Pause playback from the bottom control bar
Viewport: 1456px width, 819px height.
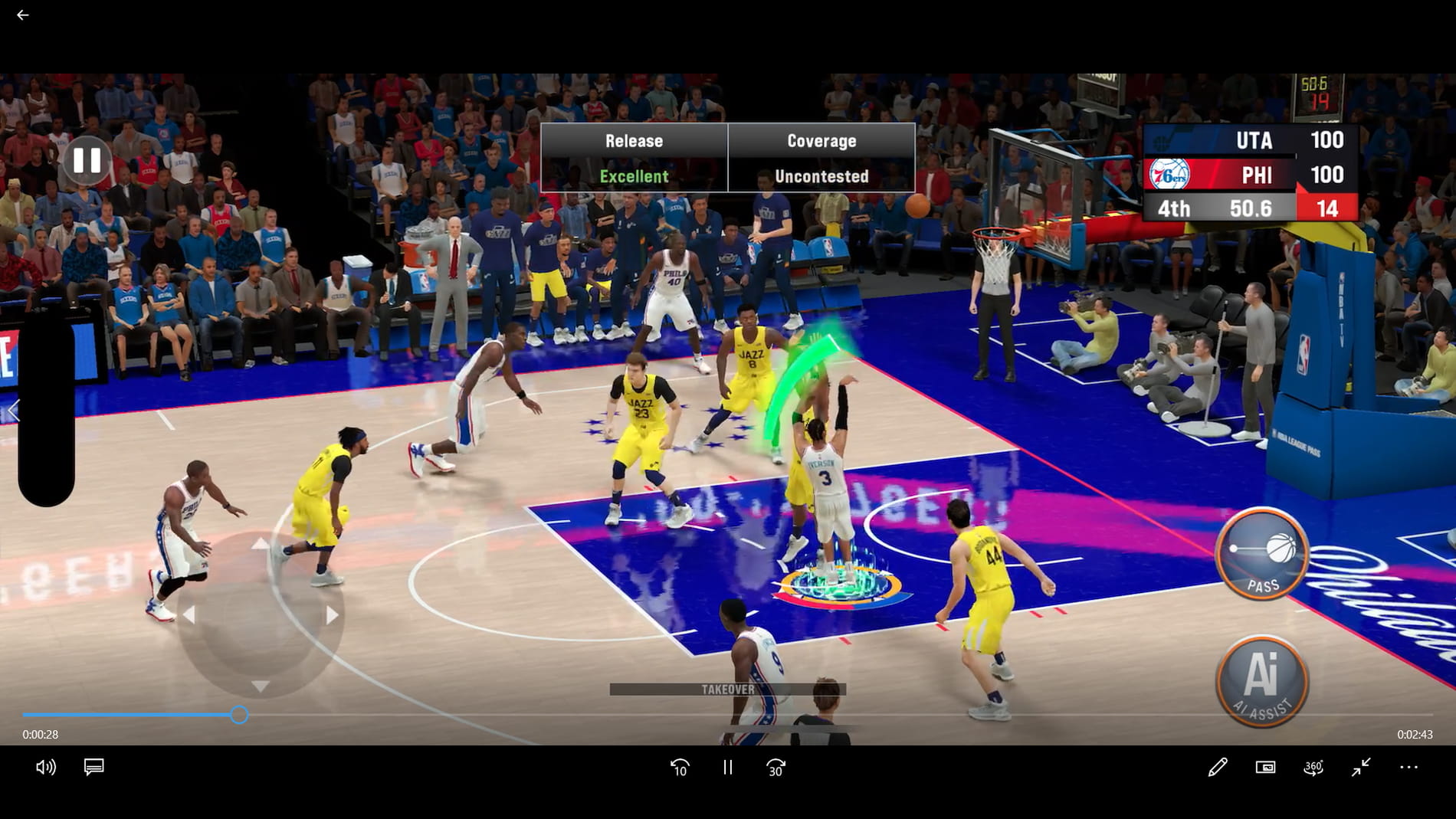point(727,767)
